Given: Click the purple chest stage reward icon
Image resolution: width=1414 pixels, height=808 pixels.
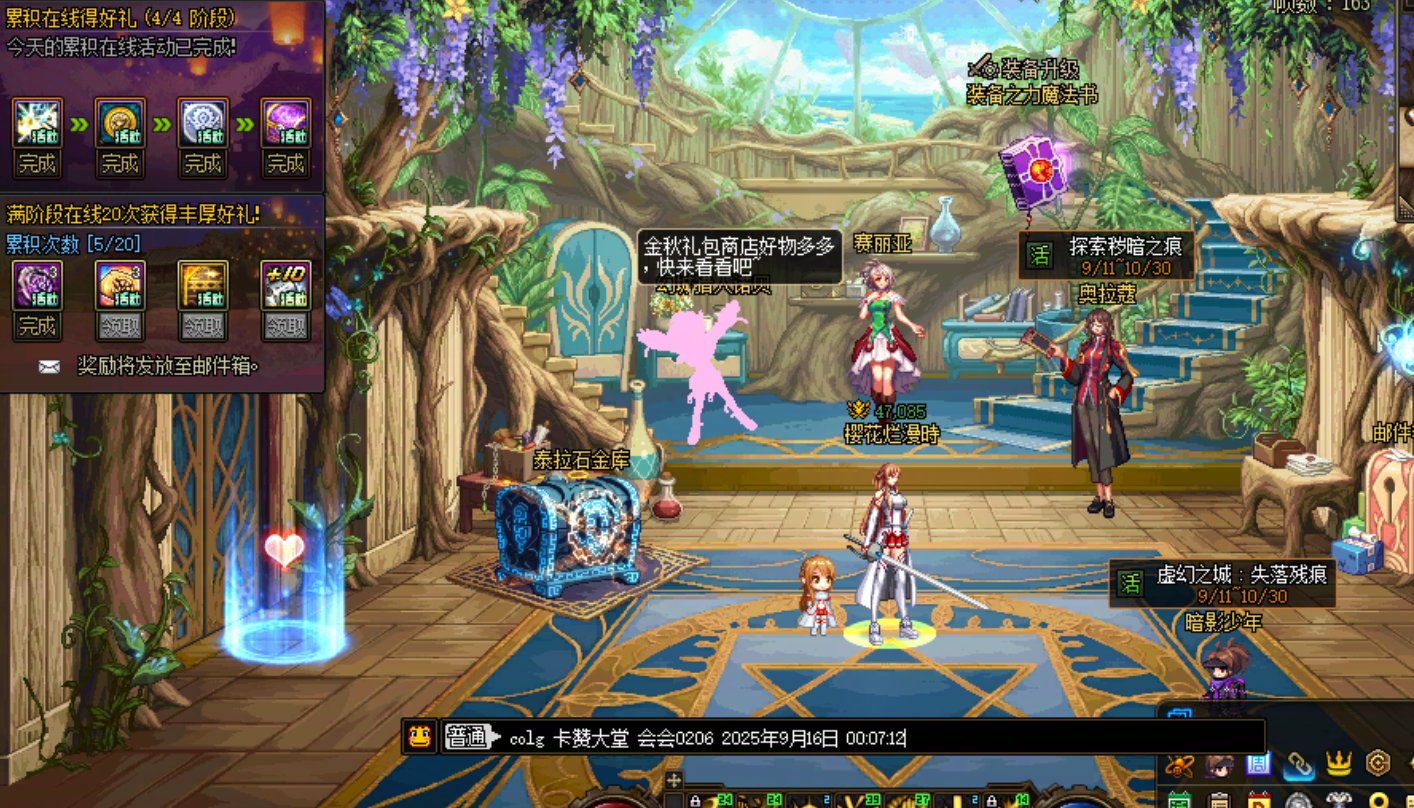Looking at the screenshot, I should pos(285,123).
